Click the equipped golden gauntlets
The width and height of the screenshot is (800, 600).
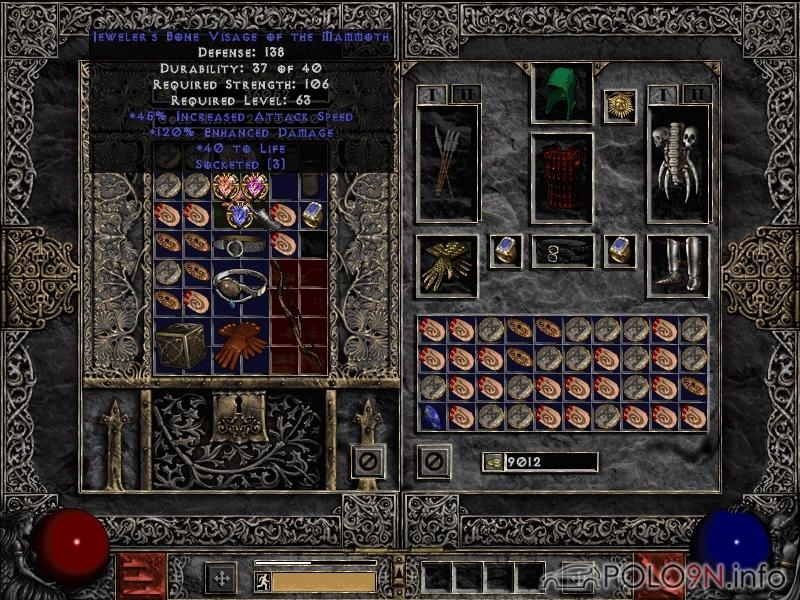click(x=447, y=265)
